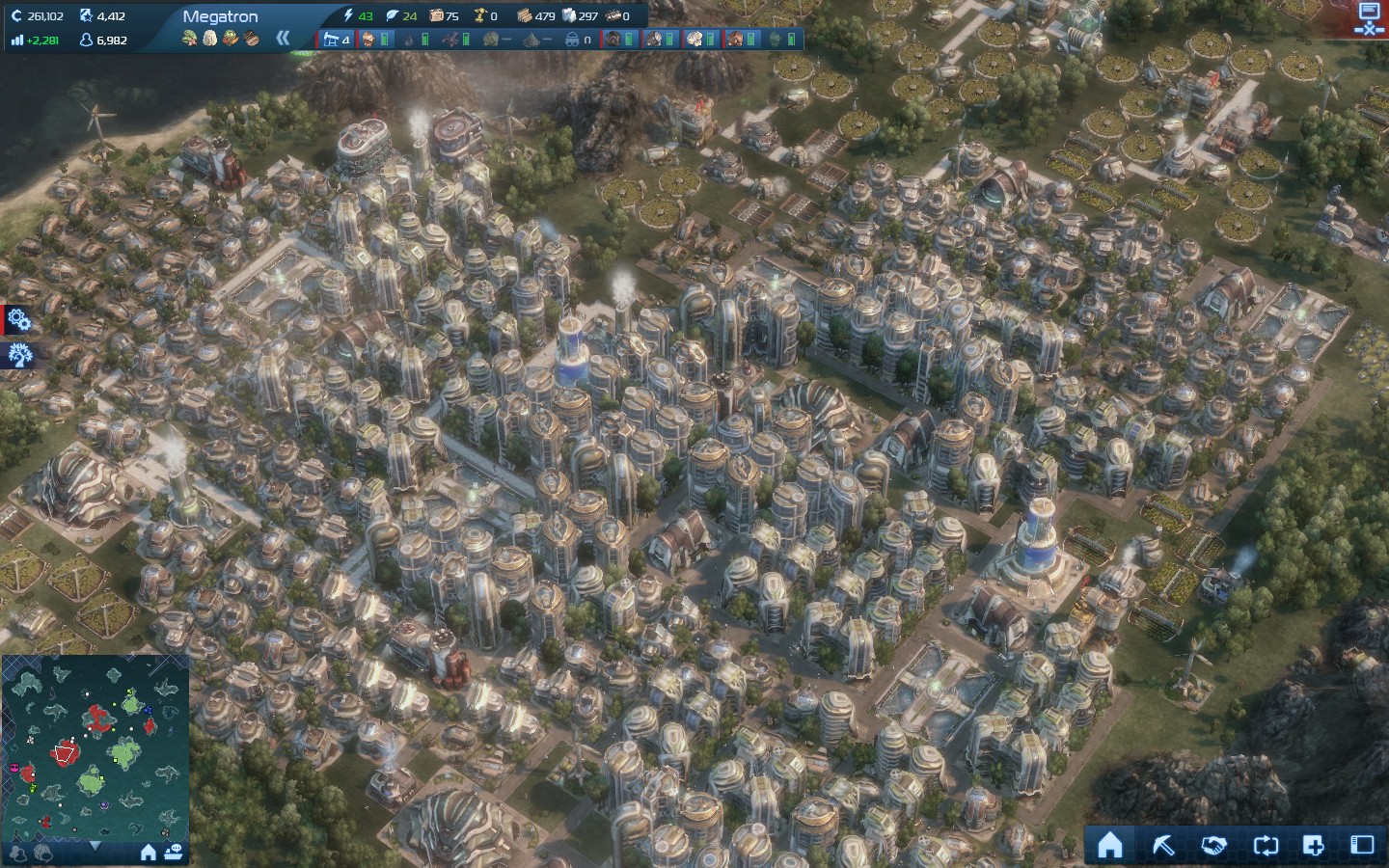Click the credits balance display
The image size is (1389, 868).
[38, 16]
